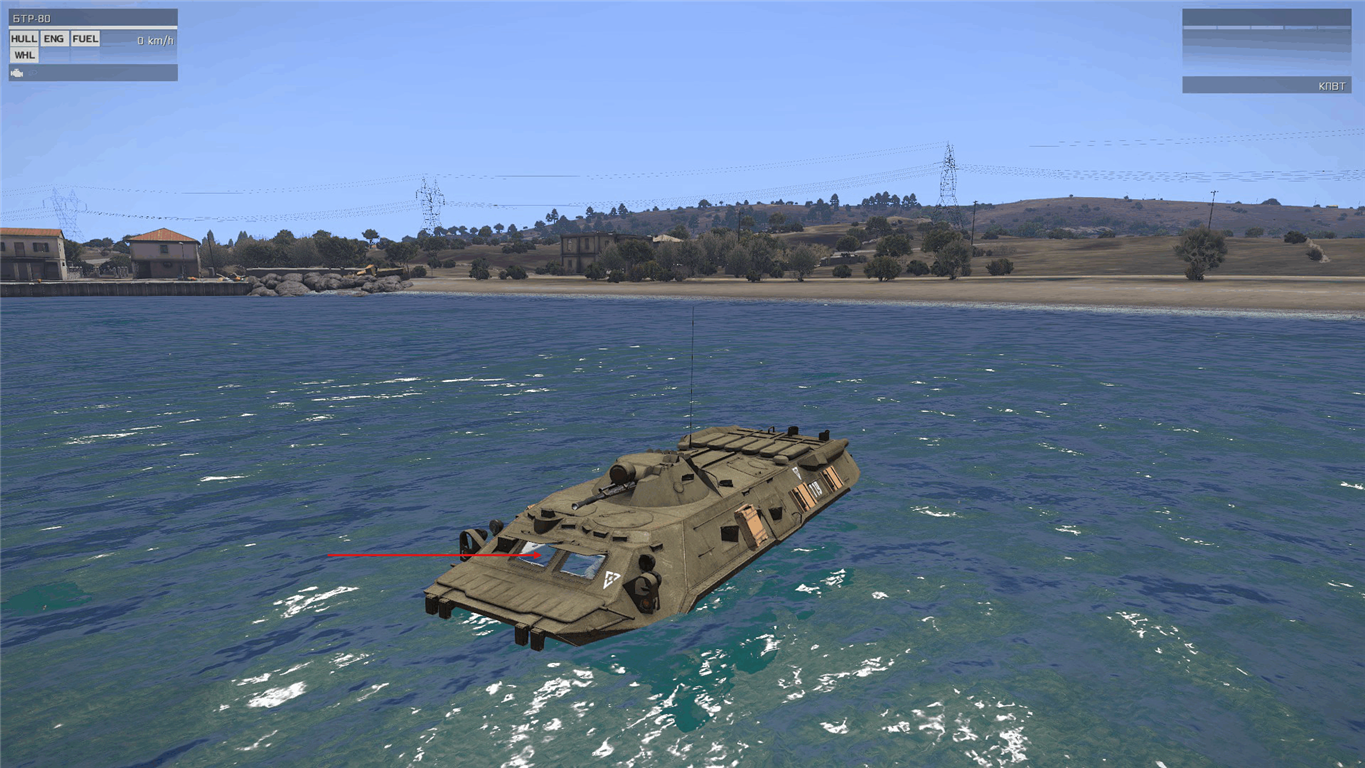Select the WHL wheel status box

tap(24, 55)
